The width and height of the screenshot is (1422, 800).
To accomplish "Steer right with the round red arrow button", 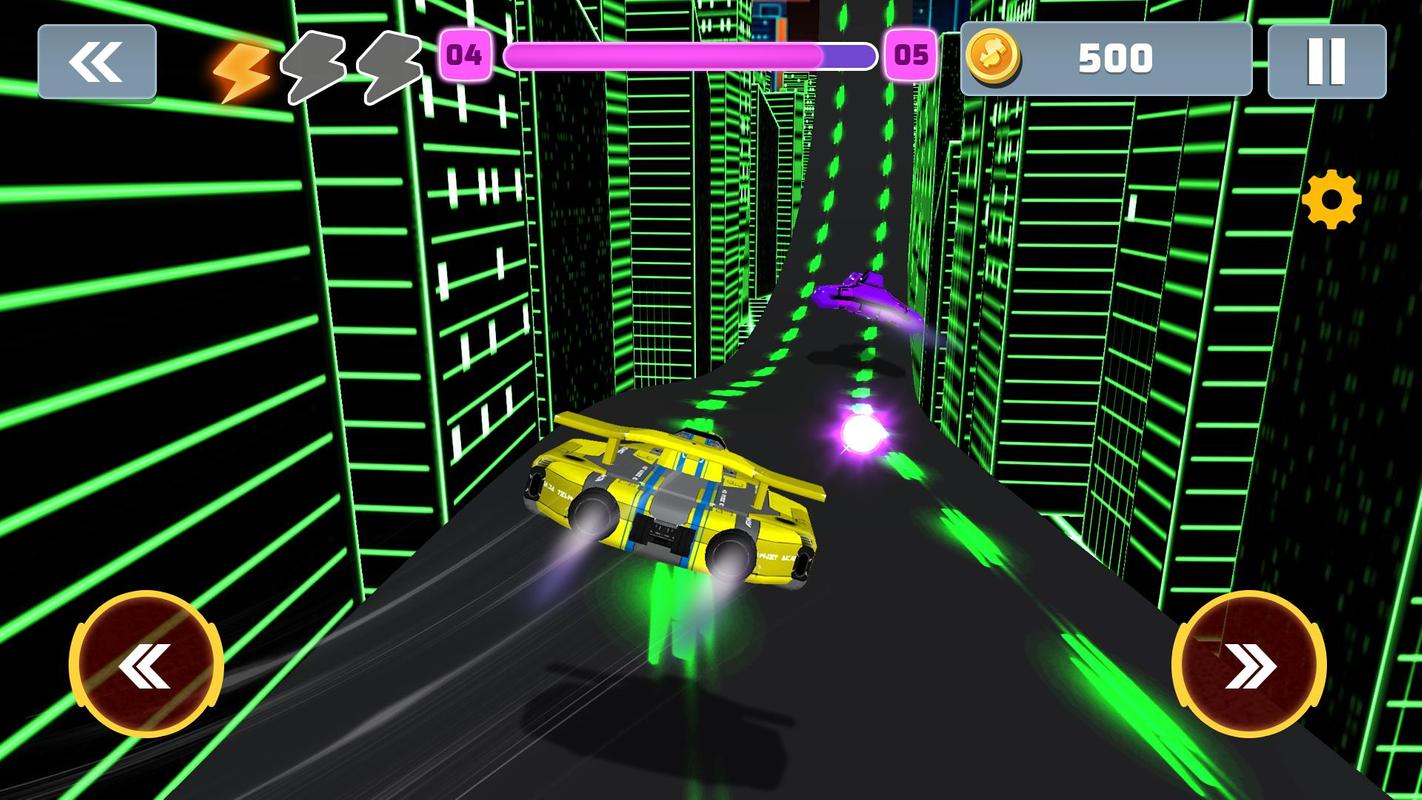I will tap(1249, 664).
